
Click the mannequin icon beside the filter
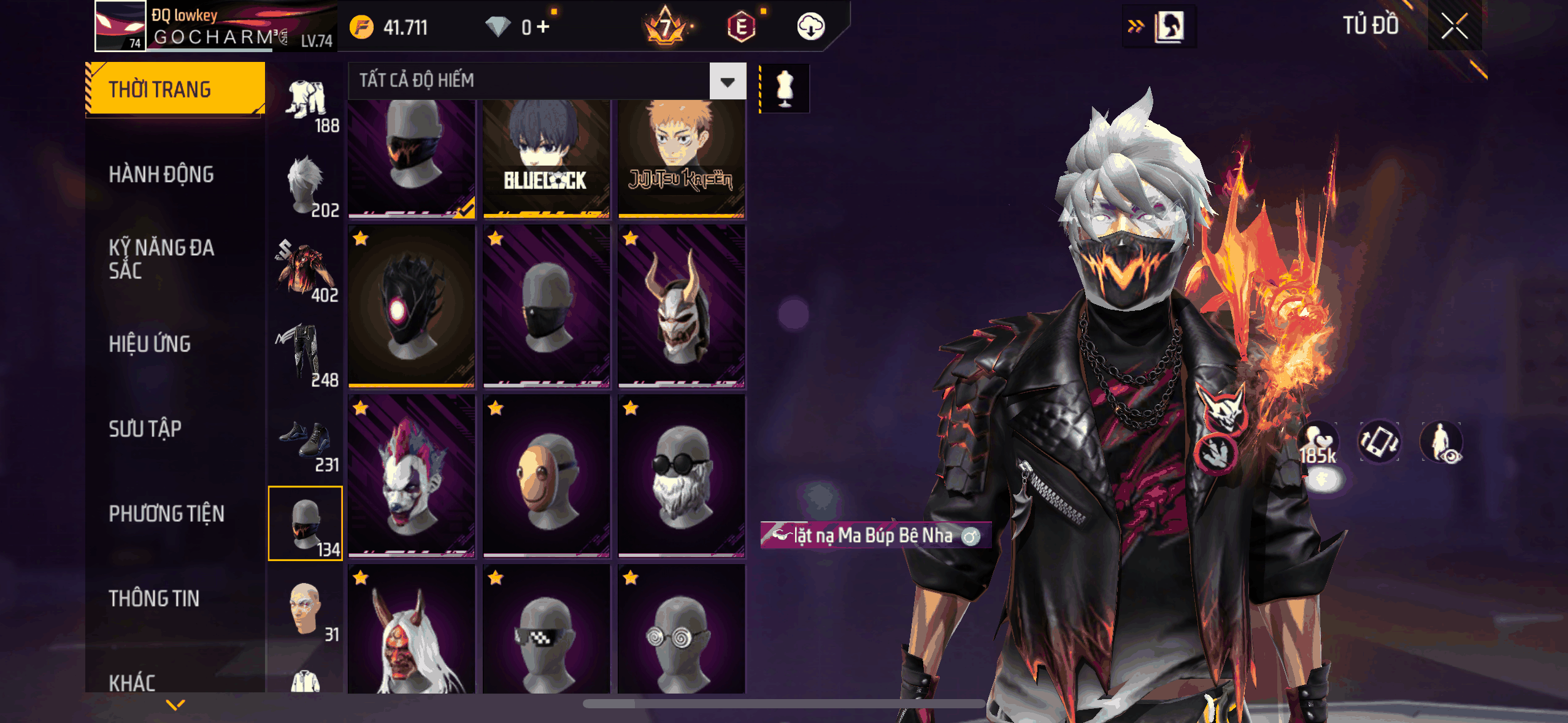(785, 88)
